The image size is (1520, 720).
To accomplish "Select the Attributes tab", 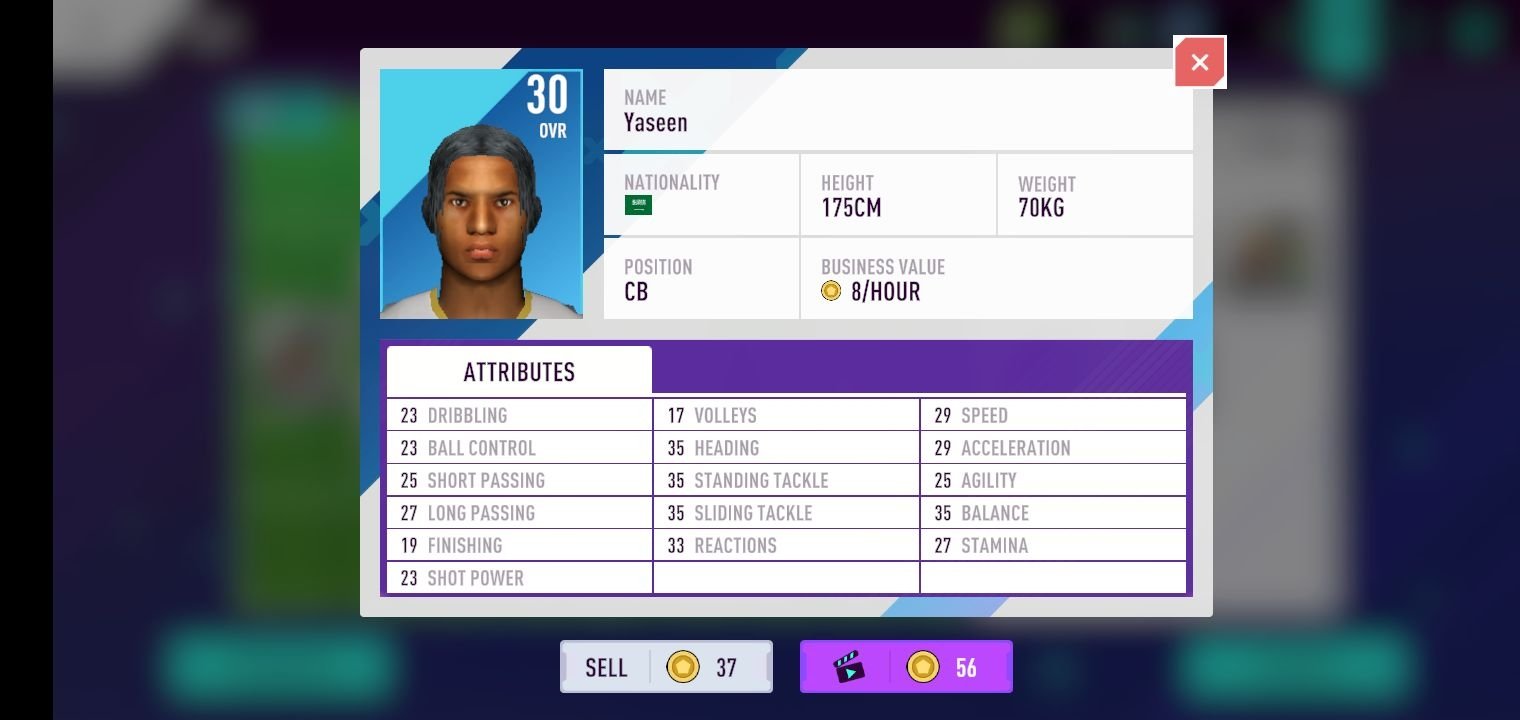I will (519, 372).
